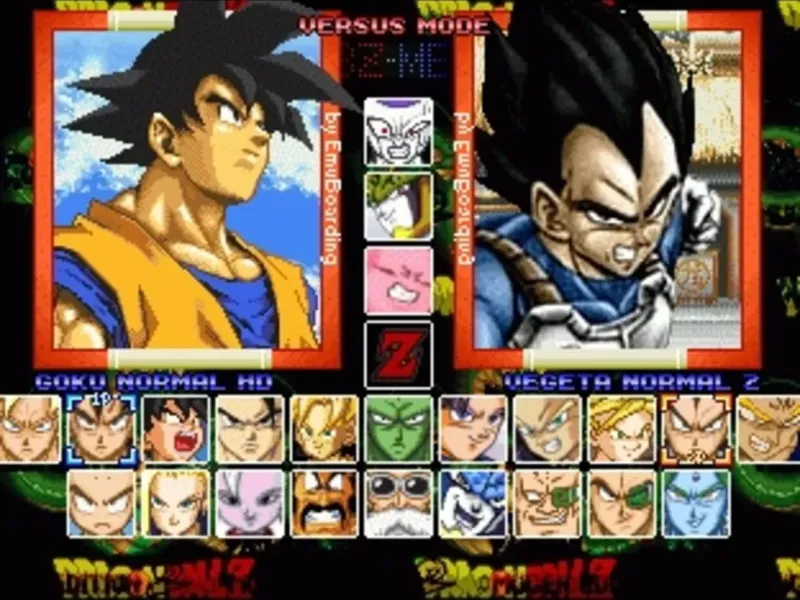Choose the blue-skinned character portrait
The width and height of the screenshot is (800, 600).
[x=696, y=503]
